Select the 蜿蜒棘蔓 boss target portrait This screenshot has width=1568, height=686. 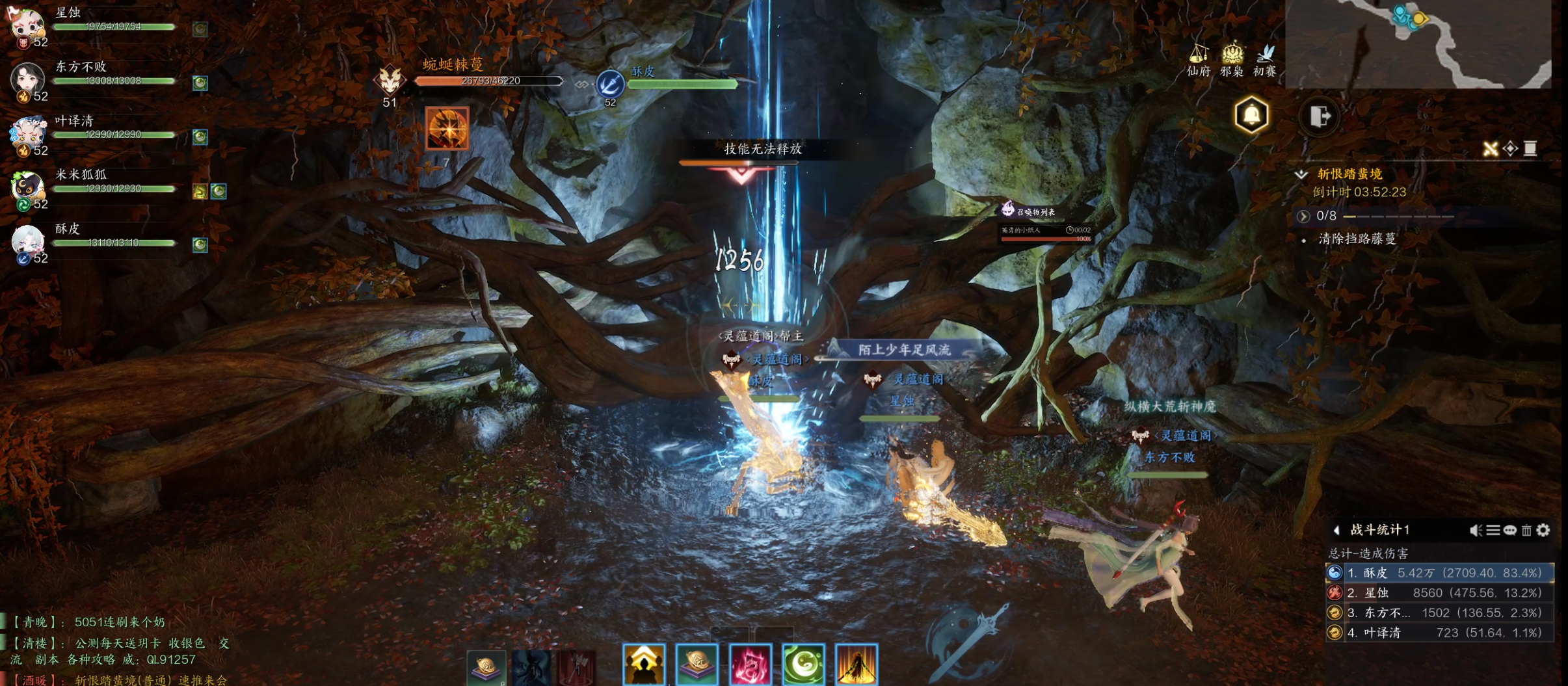pos(390,81)
